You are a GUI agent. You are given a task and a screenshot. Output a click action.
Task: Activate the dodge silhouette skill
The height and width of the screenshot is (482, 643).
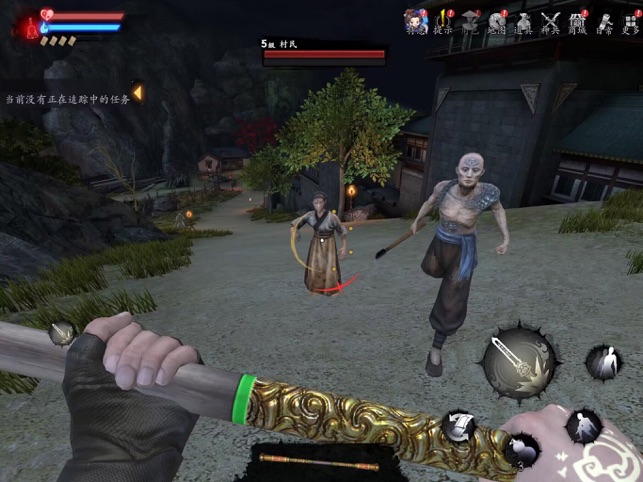(603, 362)
